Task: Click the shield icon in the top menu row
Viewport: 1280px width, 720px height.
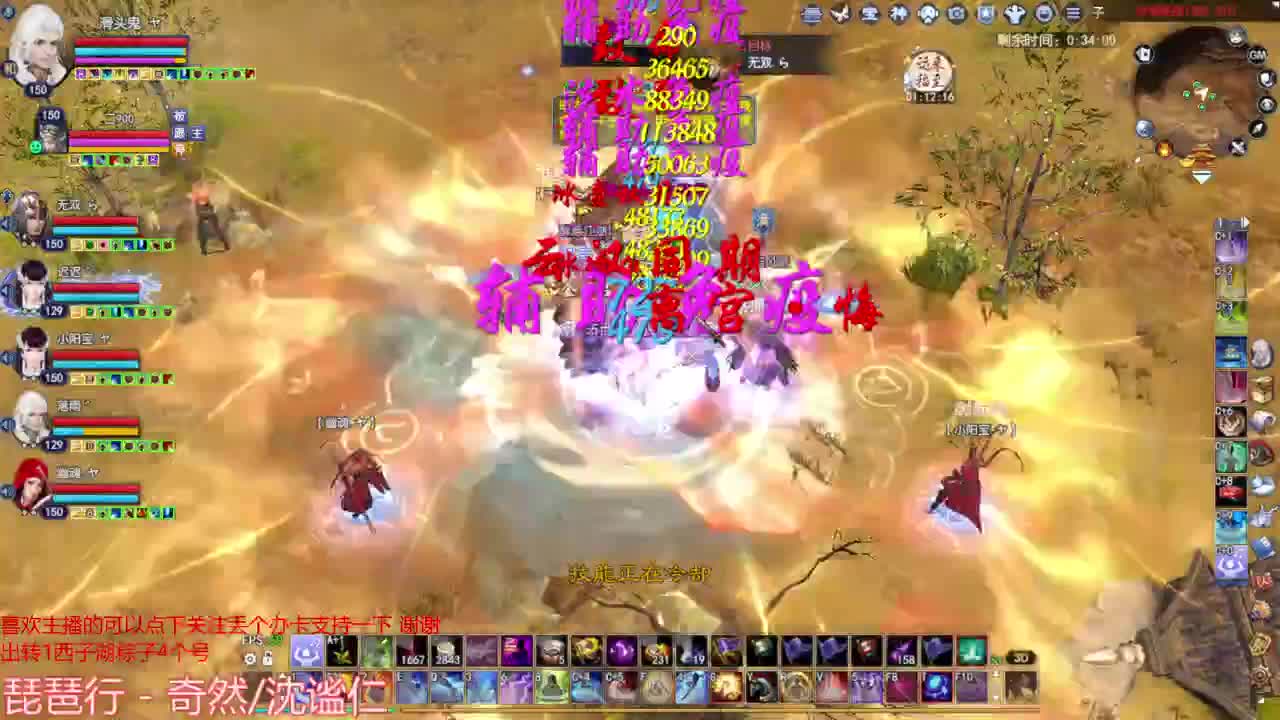Action: (982, 14)
